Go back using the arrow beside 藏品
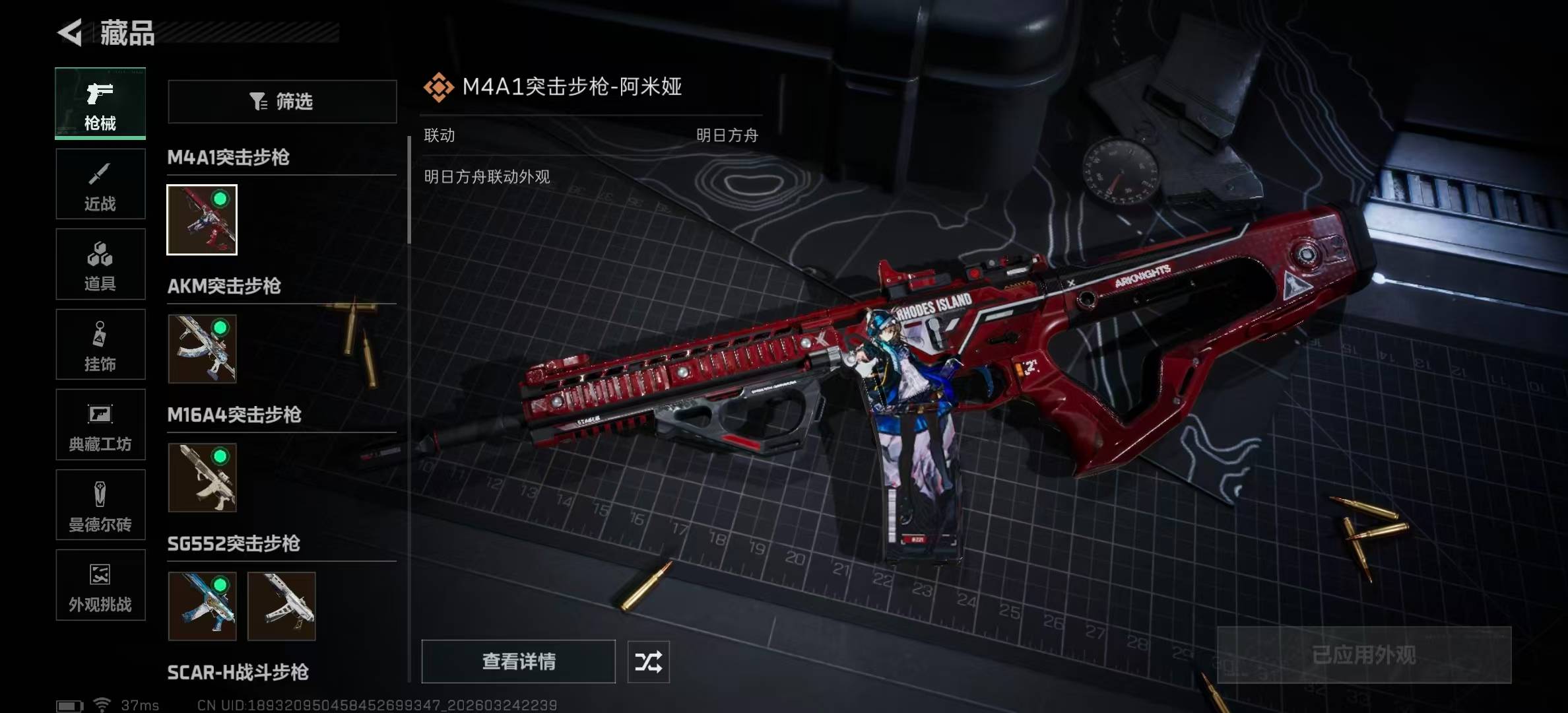This screenshot has width=1568, height=713. click(x=70, y=32)
